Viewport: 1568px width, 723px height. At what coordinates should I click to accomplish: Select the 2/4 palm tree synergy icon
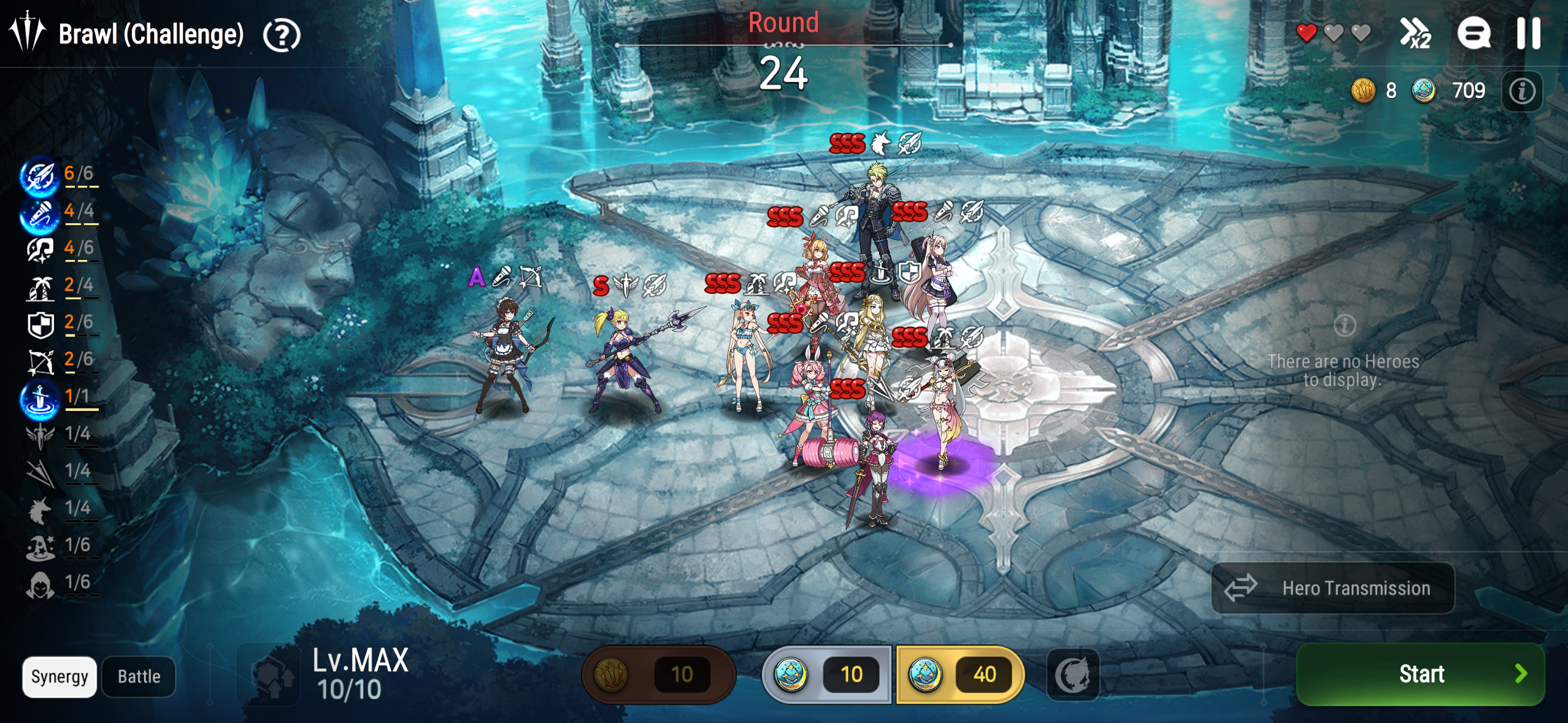(x=40, y=288)
